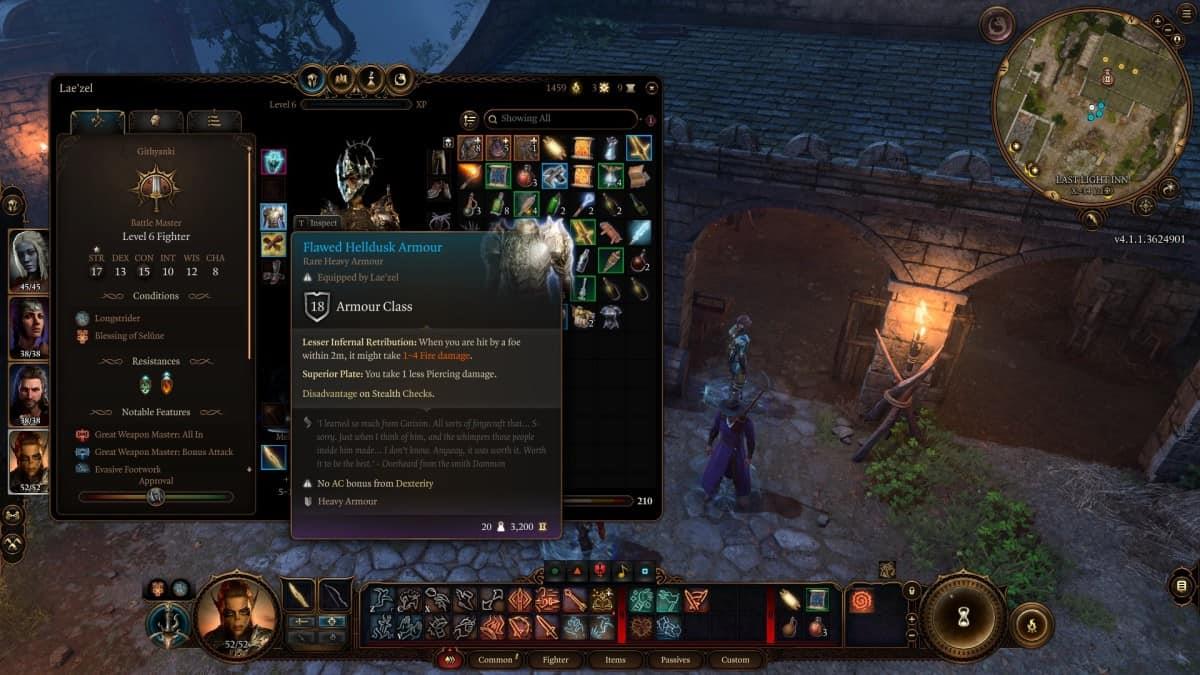The height and width of the screenshot is (675, 1200).
Task: Select Lae'zel's large portrait by the hotbar
Action: click(x=236, y=617)
